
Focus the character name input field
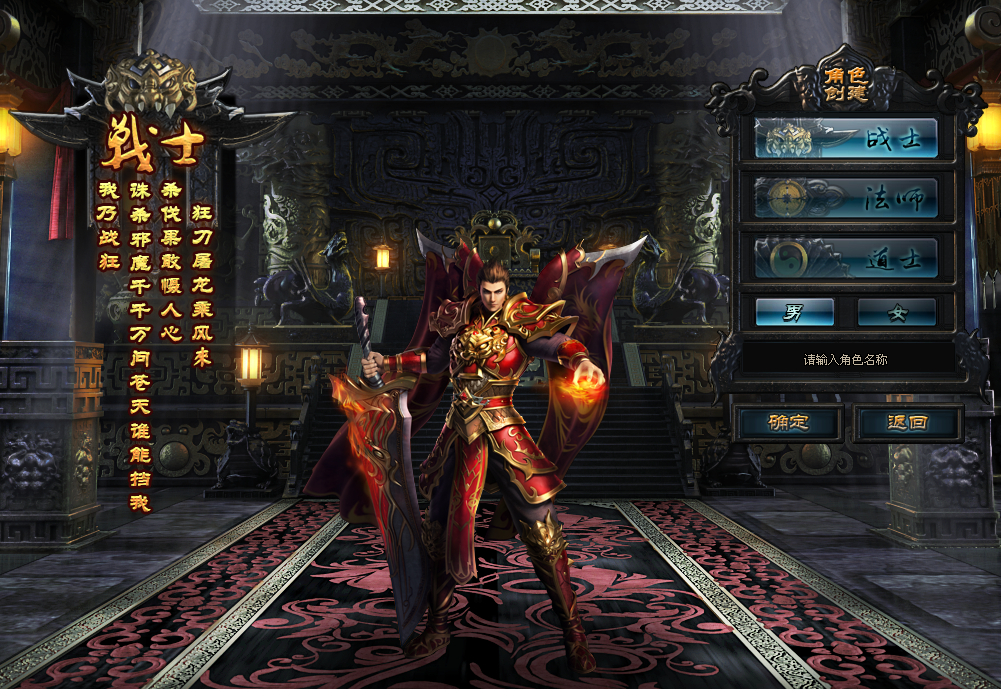846,359
